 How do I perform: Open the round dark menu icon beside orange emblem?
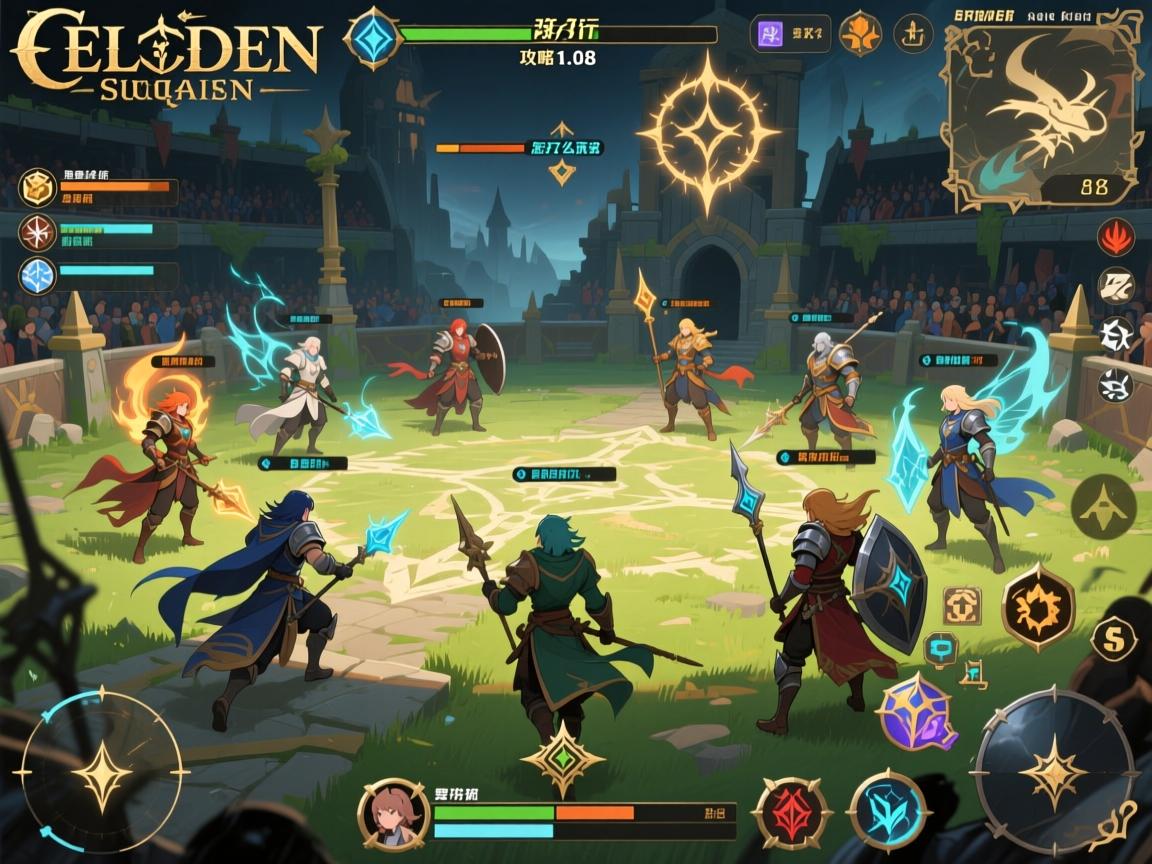912,33
